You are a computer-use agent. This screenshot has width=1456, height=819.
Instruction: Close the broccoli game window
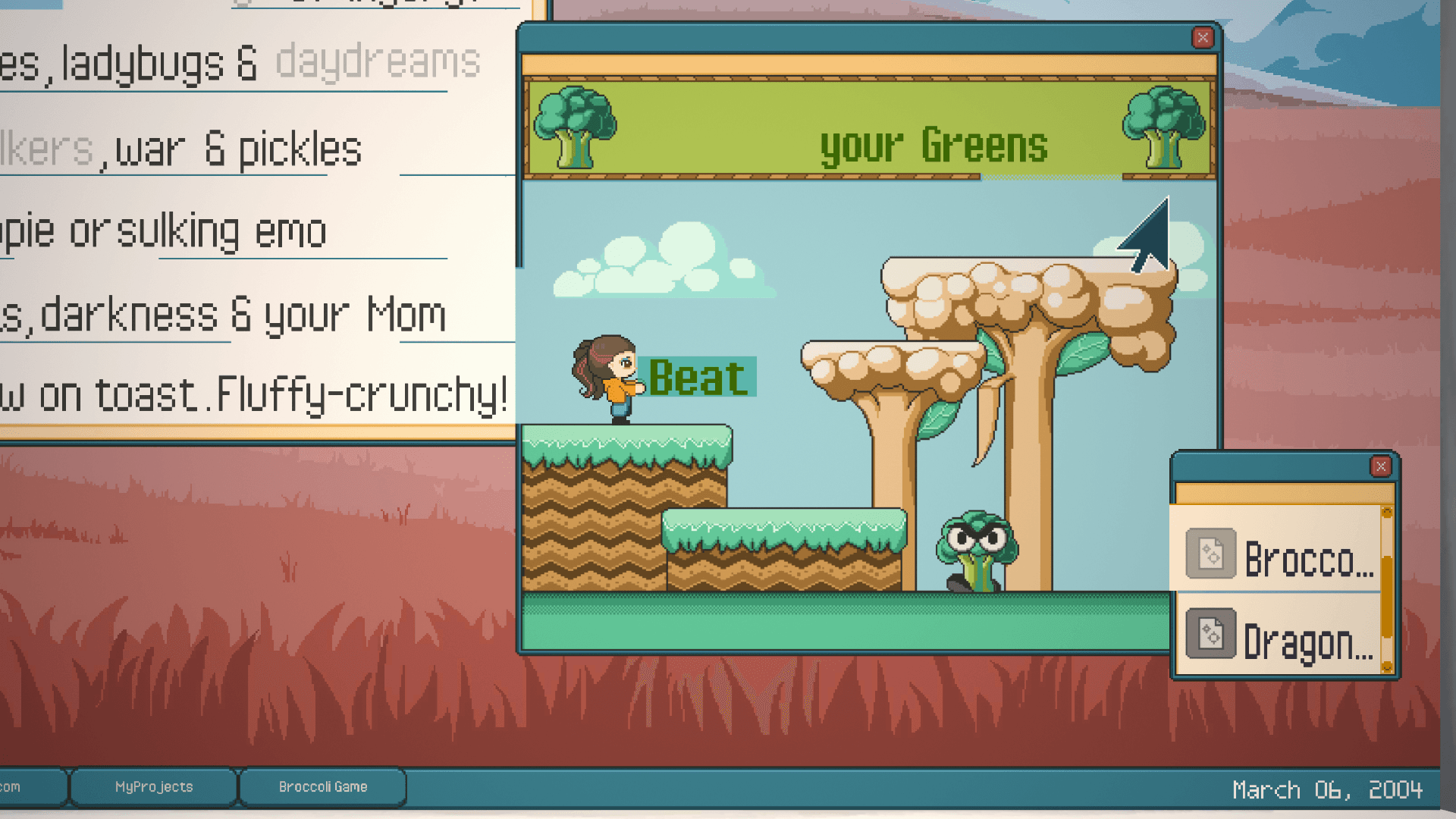1202,38
